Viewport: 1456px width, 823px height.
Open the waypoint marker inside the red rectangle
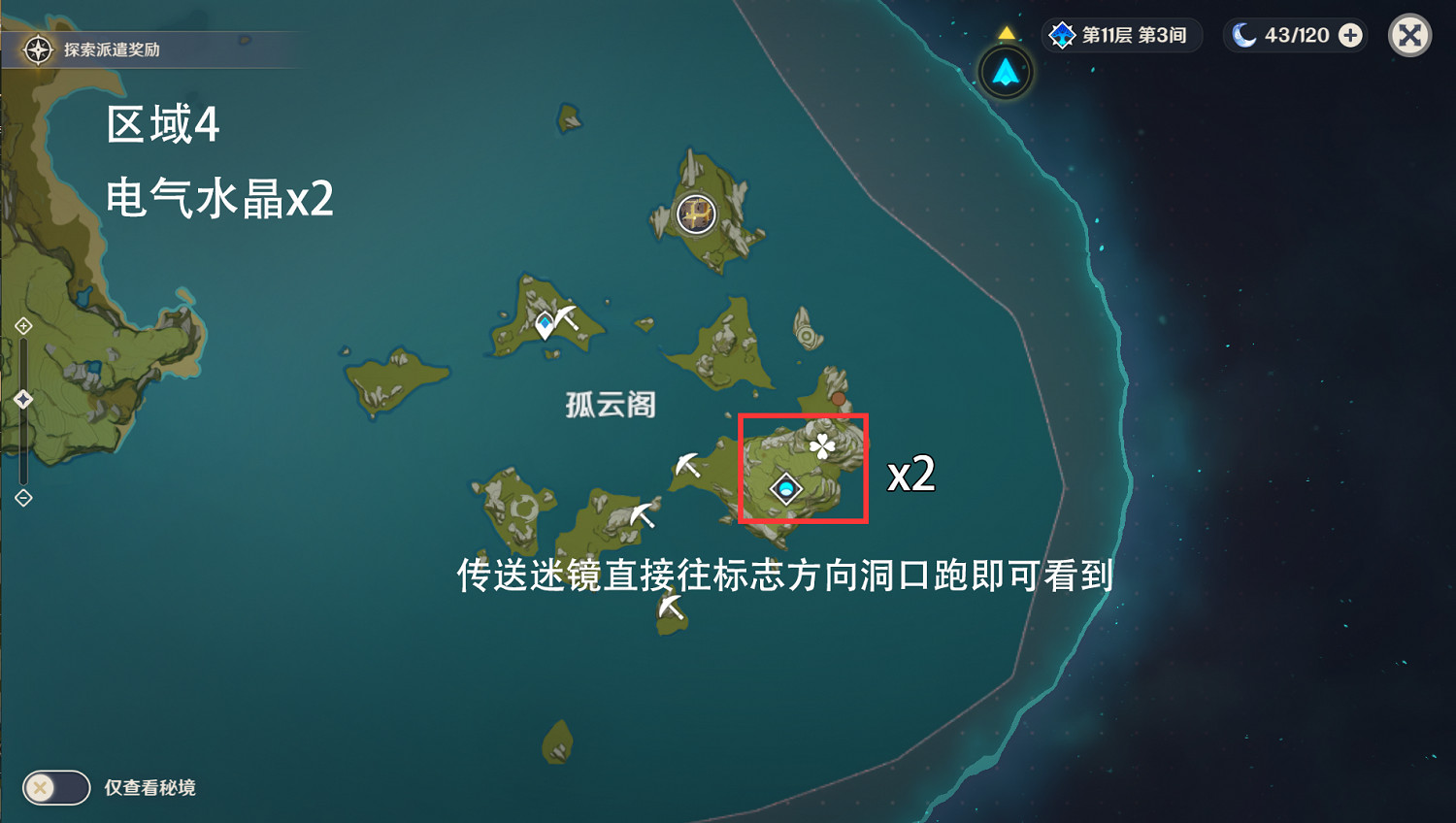(x=784, y=488)
